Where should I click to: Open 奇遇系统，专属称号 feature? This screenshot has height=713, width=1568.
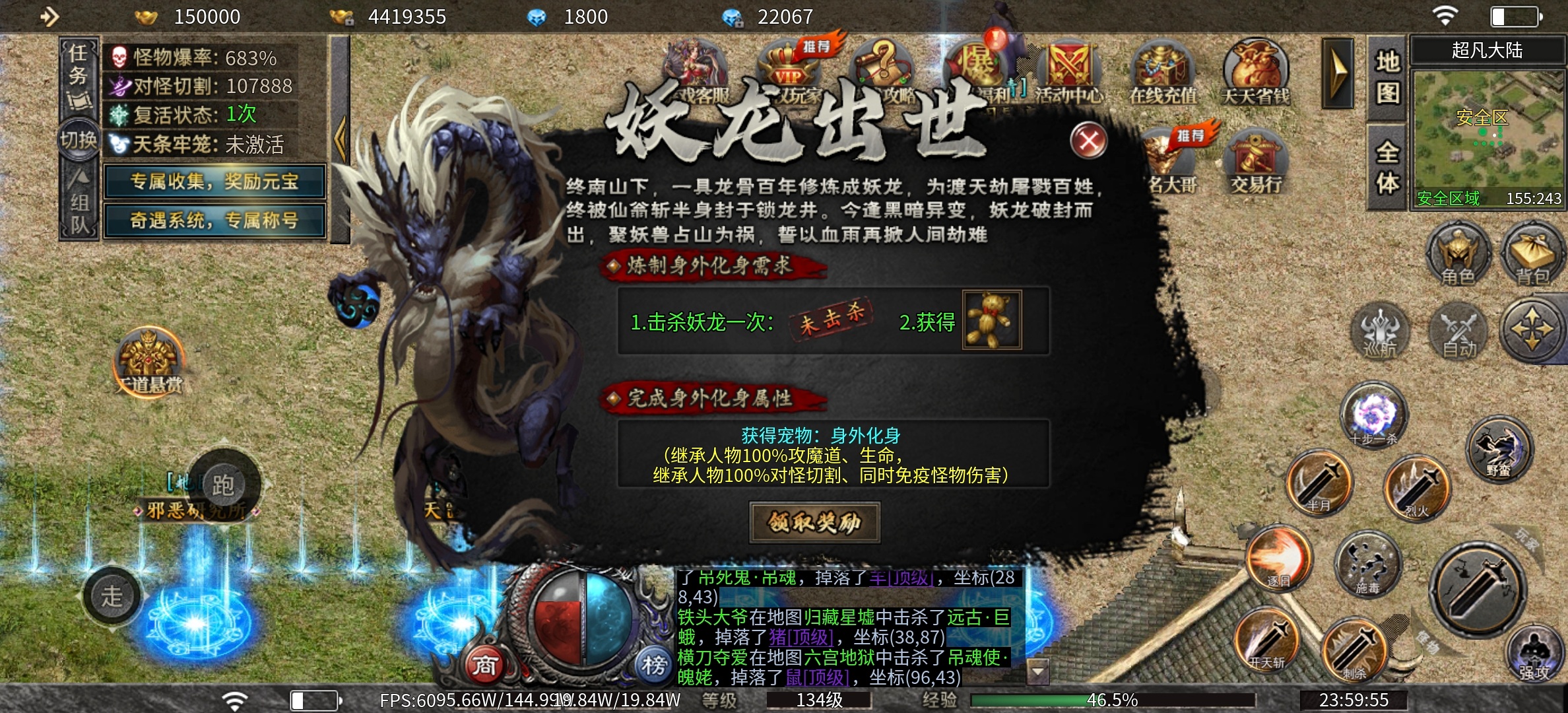pyautogui.click(x=216, y=220)
